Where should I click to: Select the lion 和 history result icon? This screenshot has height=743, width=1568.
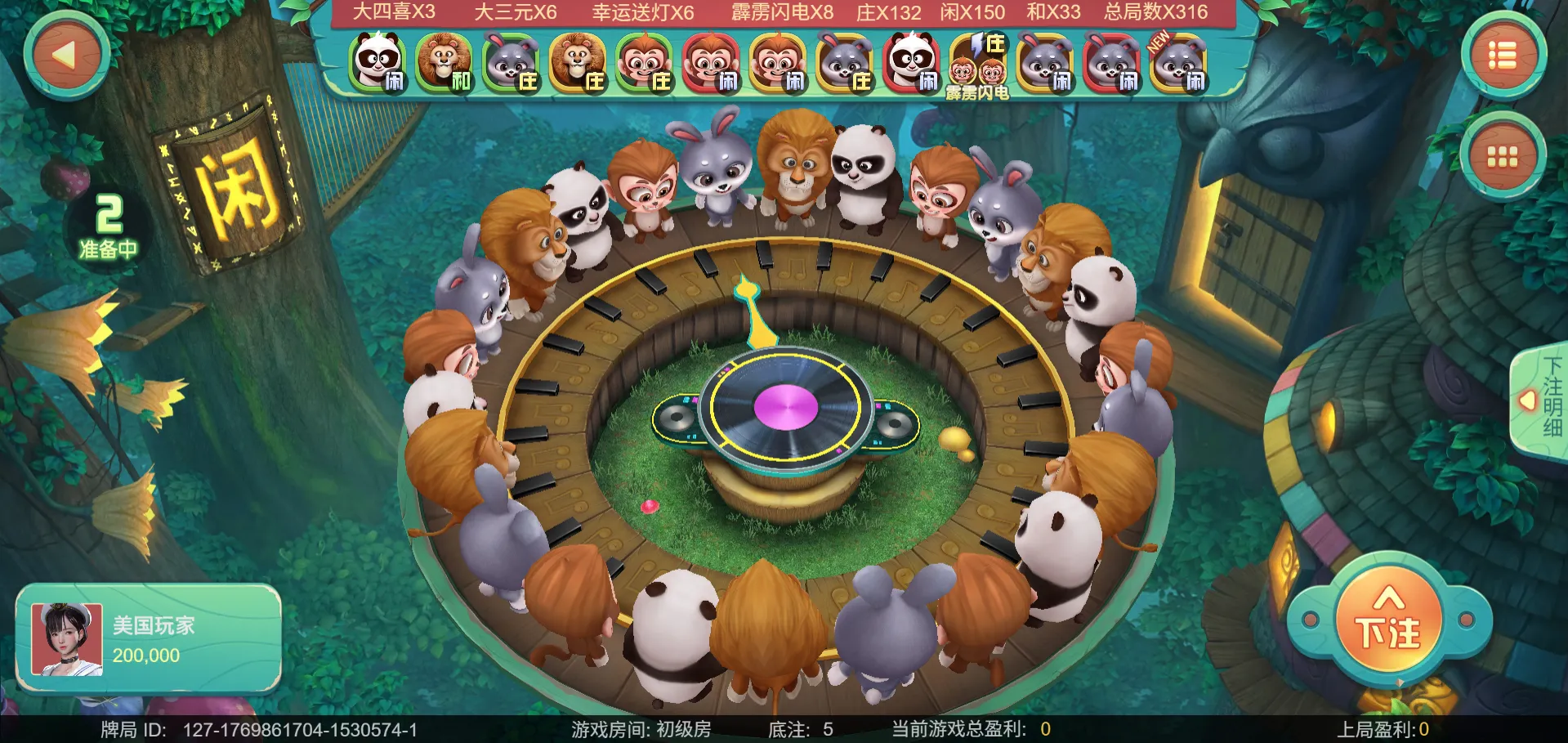[x=444, y=63]
